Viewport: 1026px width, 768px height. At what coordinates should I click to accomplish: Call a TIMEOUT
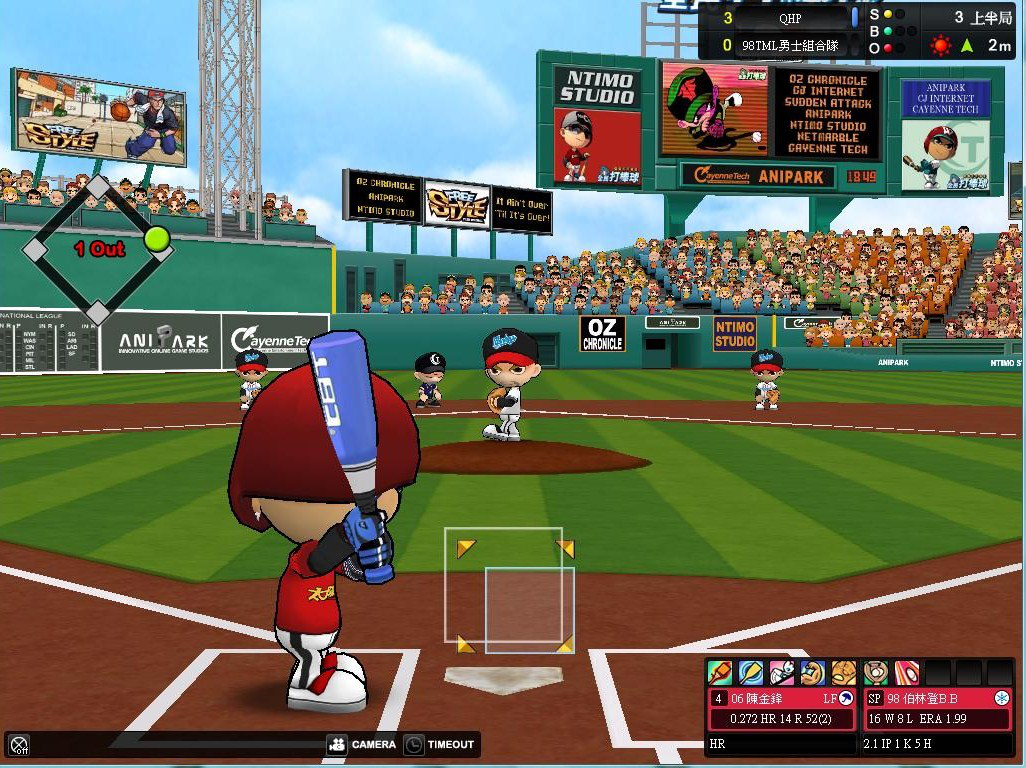pos(440,745)
